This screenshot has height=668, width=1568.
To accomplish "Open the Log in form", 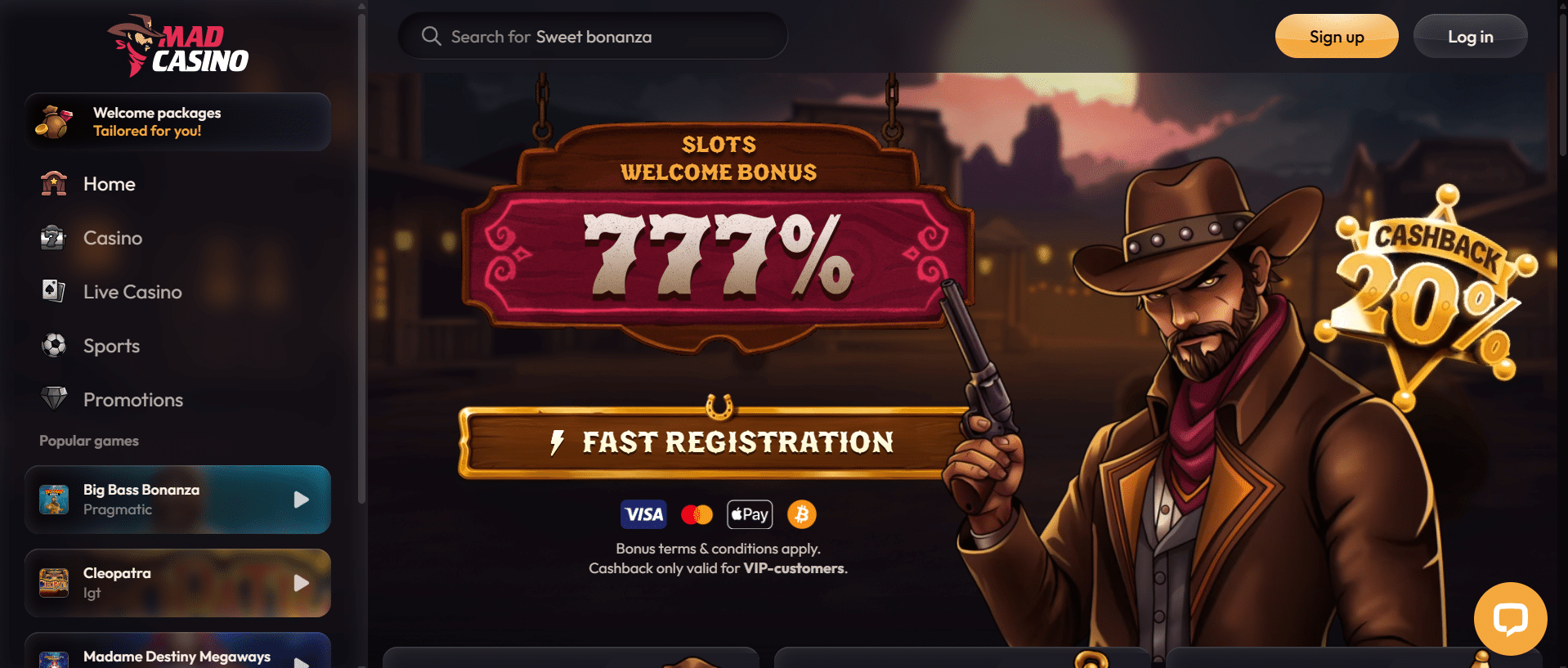I will tap(1469, 37).
